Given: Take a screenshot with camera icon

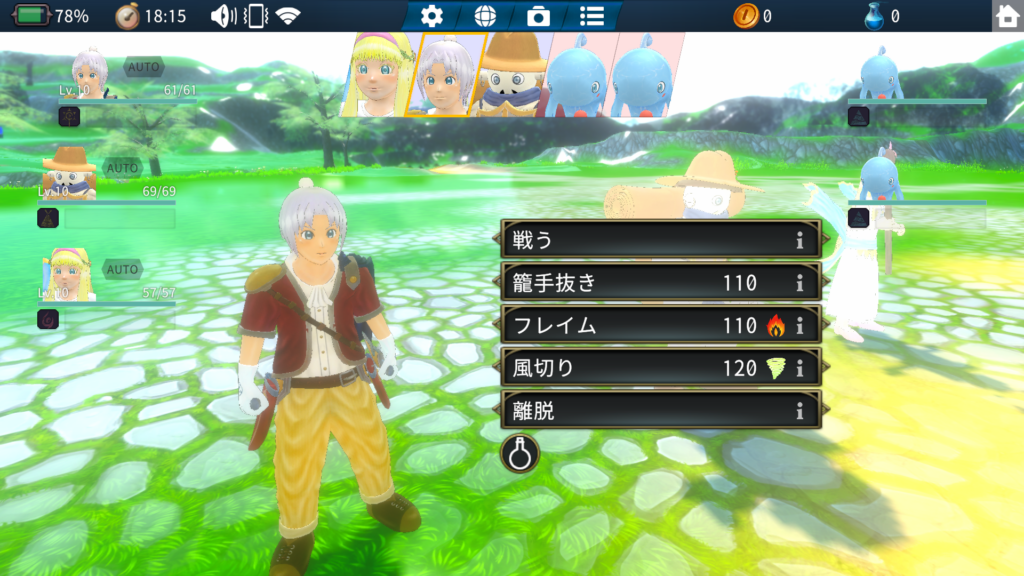Looking at the screenshot, I should [x=538, y=16].
